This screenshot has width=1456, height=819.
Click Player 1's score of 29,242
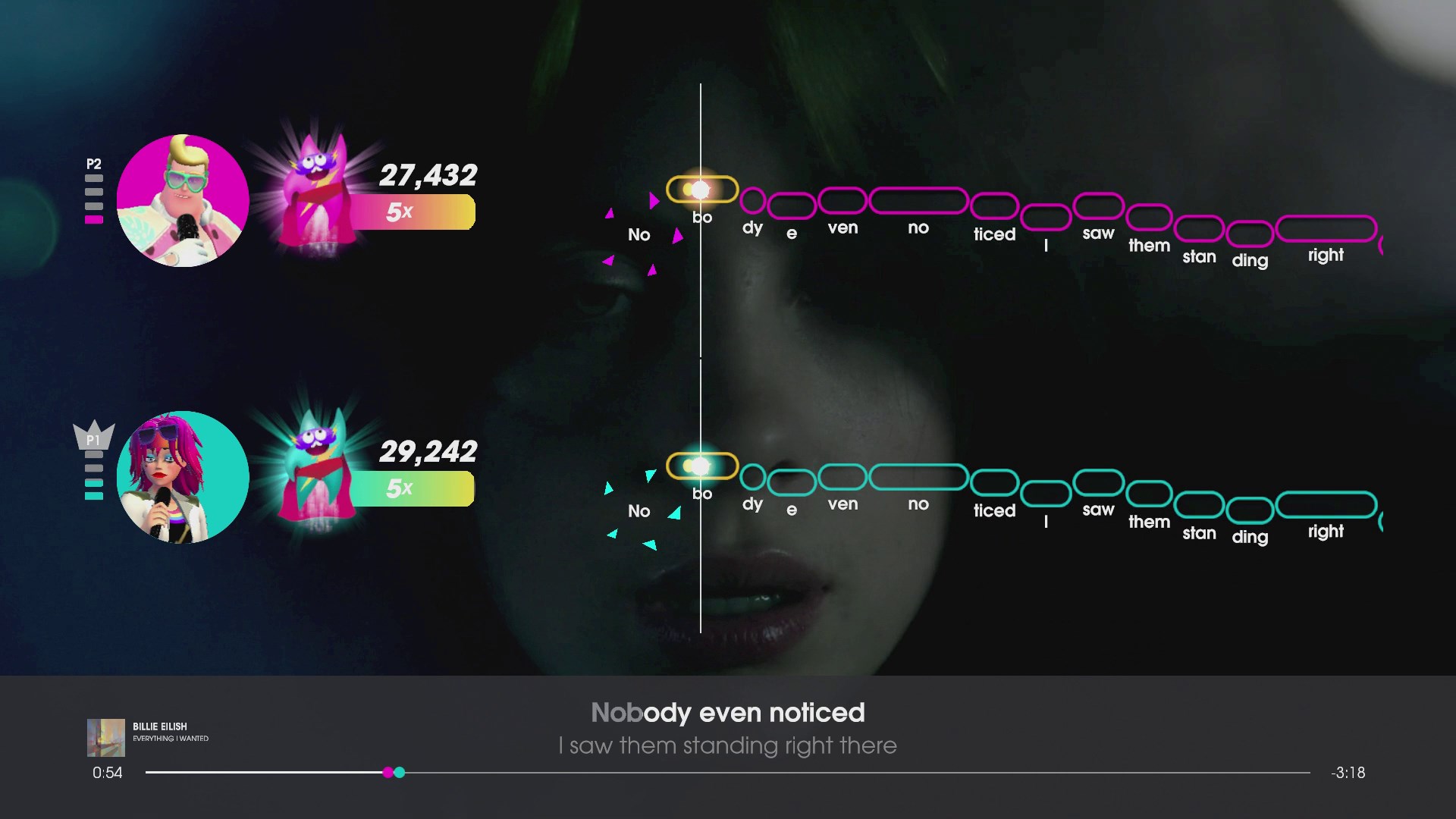point(430,452)
